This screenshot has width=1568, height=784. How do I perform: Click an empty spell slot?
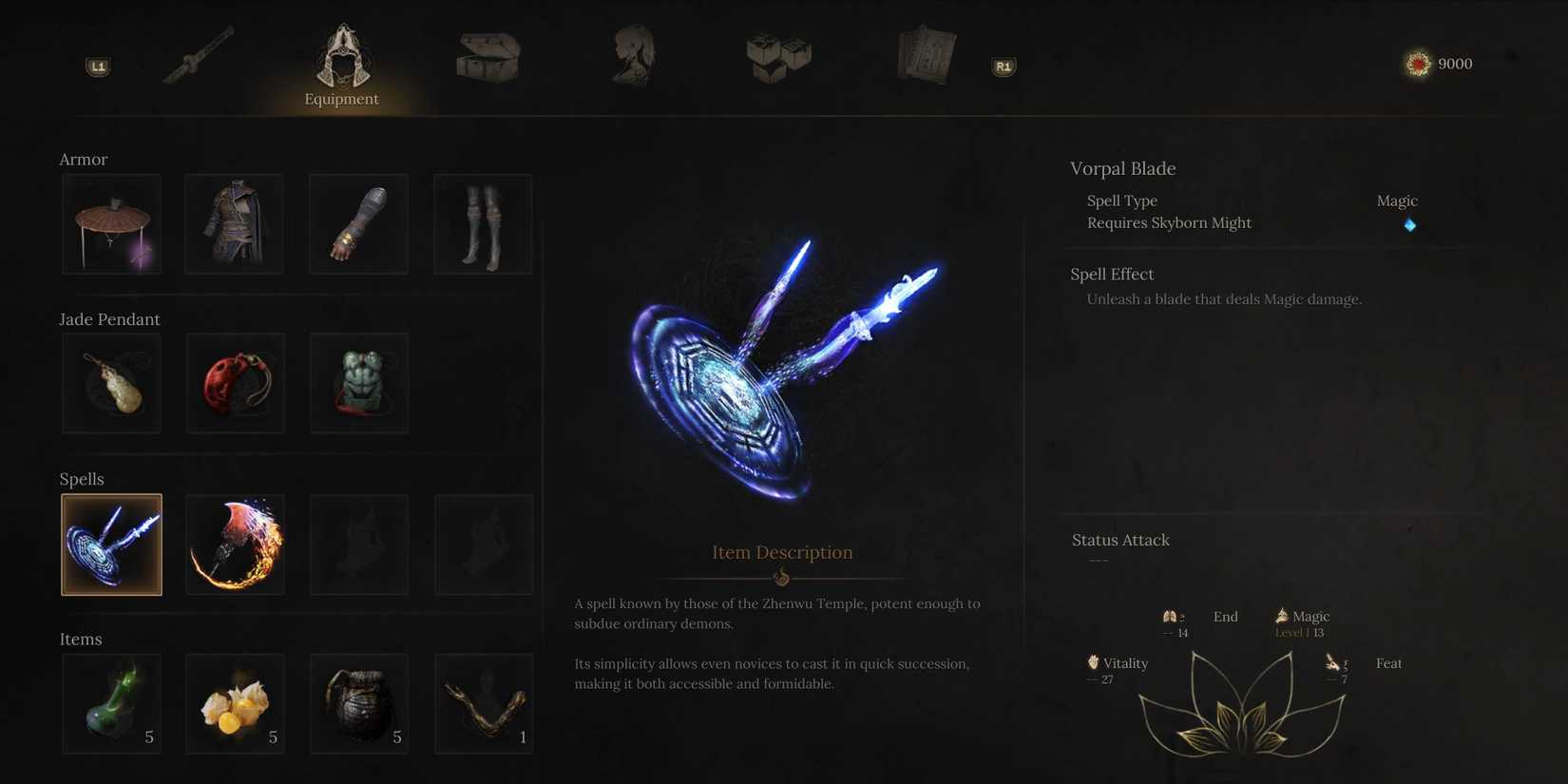(x=358, y=544)
